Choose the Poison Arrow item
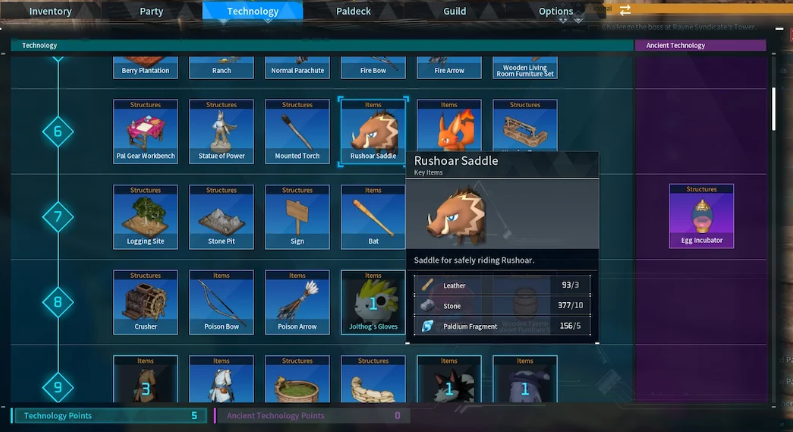Image resolution: width=793 pixels, height=432 pixels. click(x=297, y=301)
